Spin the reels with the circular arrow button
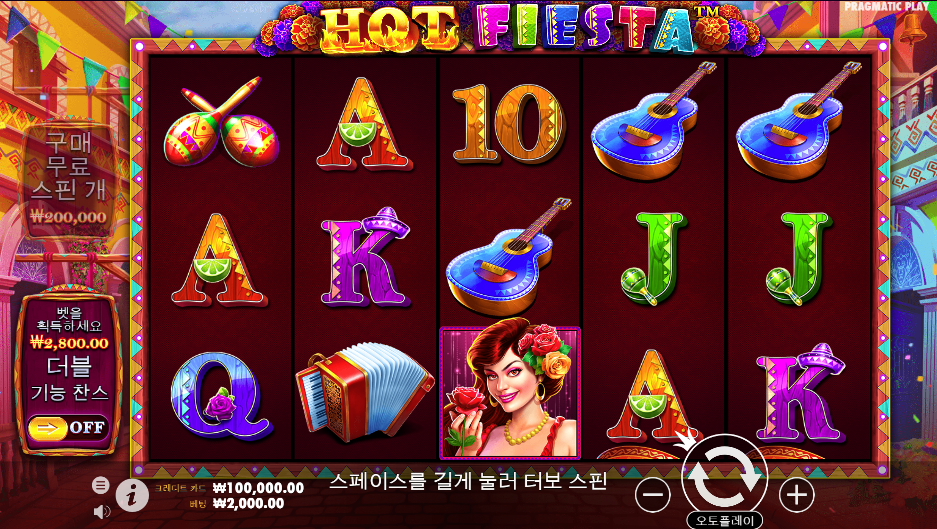The height and width of the screenshot is (529, 937). pyautogui.click(x=724, y=480)
